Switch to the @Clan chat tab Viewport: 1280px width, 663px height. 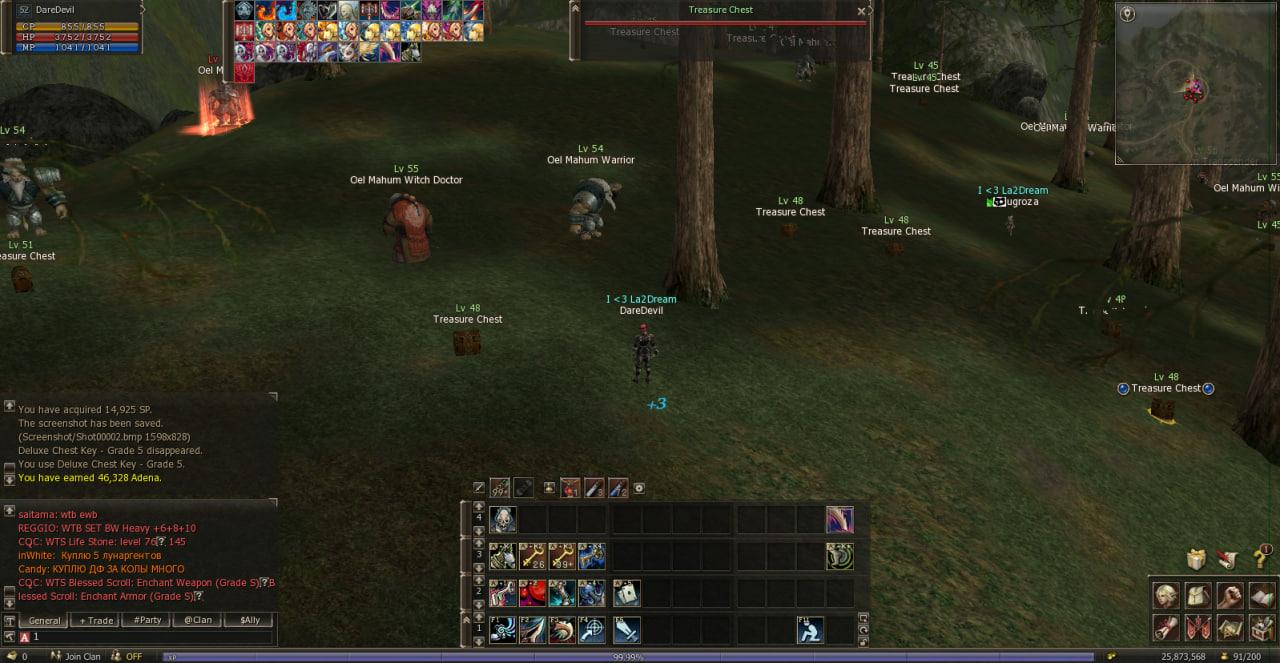click(198, 620)
